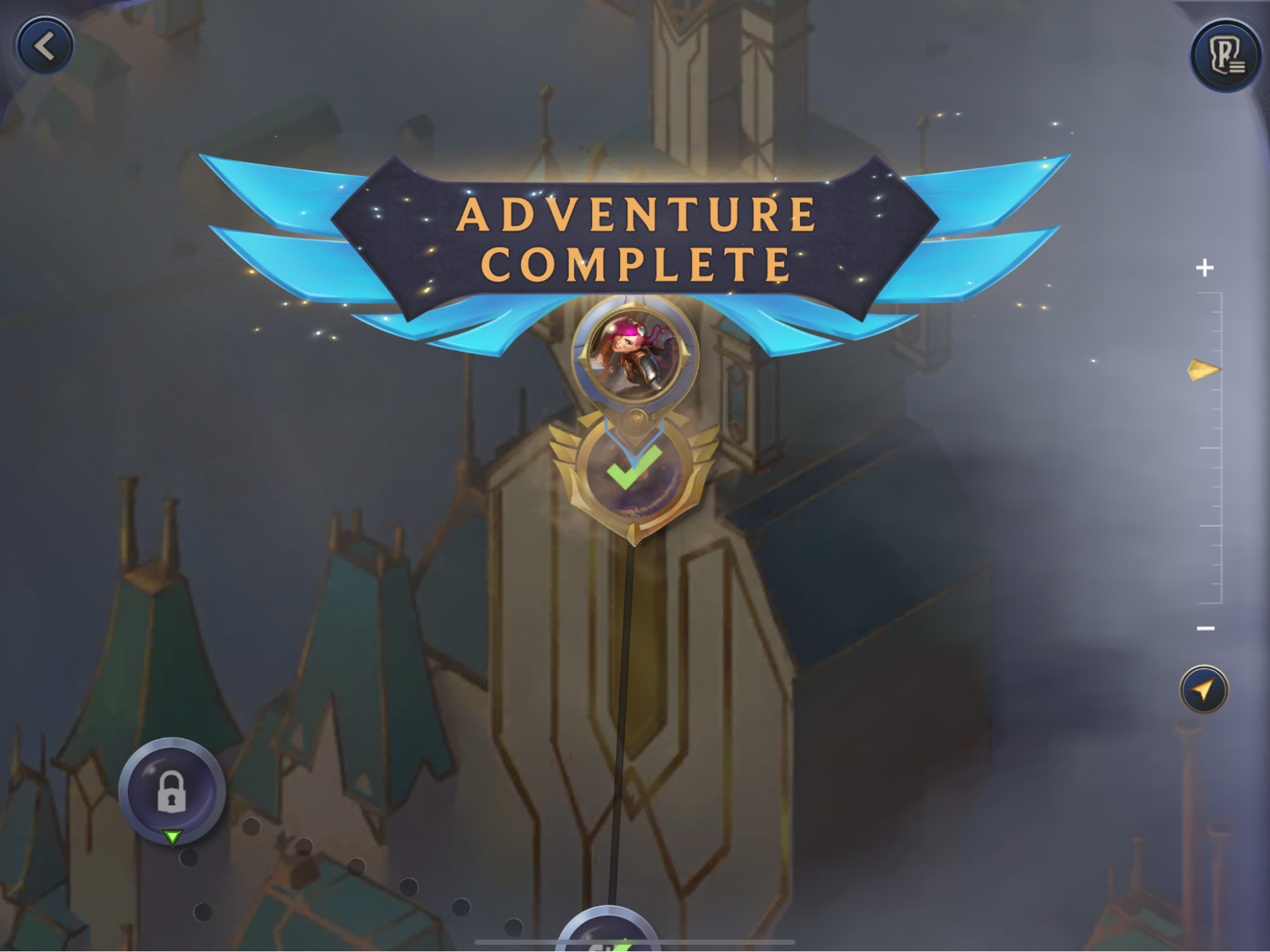The width and height of the screenshot is (1270, 952).
Task: Click the yellow zoom slider handle
Action: pyautogui.click(x=1203, y=370)
